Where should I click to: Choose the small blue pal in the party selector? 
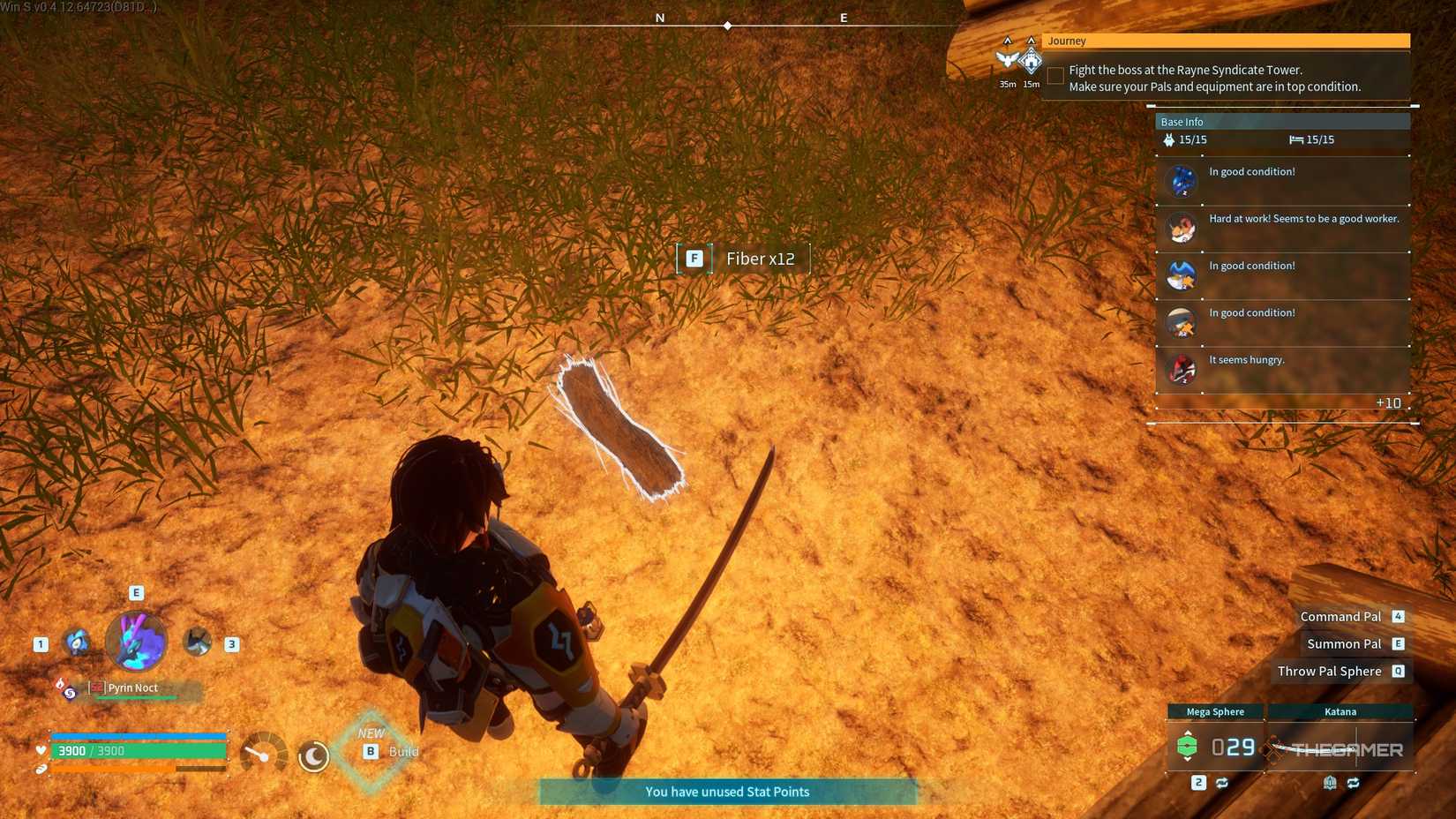click(x=78, y=642)
